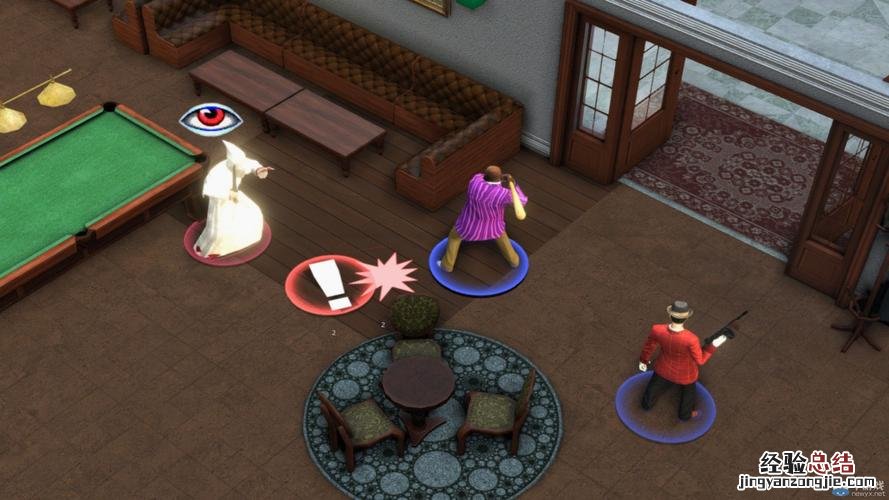Target the white-robed enemy on the red circle

tap(229, 203)
